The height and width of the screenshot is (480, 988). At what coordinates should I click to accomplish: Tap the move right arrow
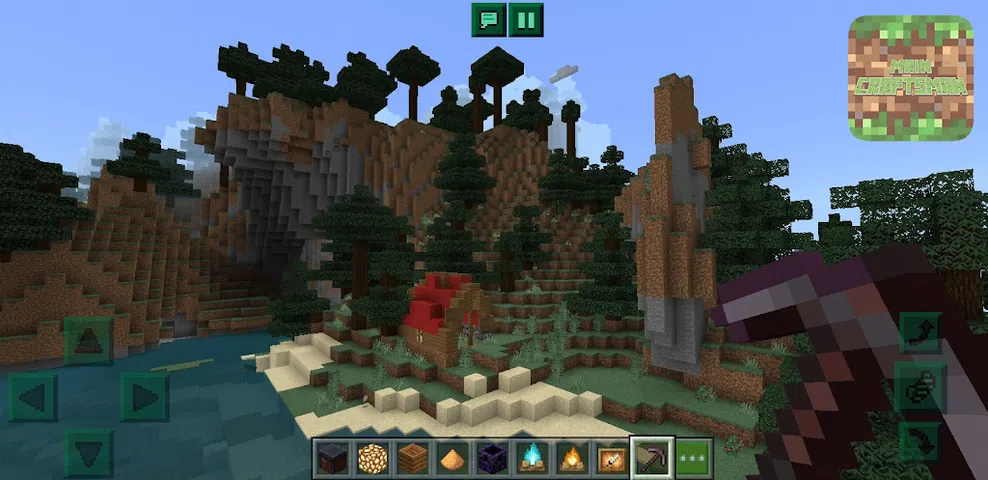[x=143, y=397]
